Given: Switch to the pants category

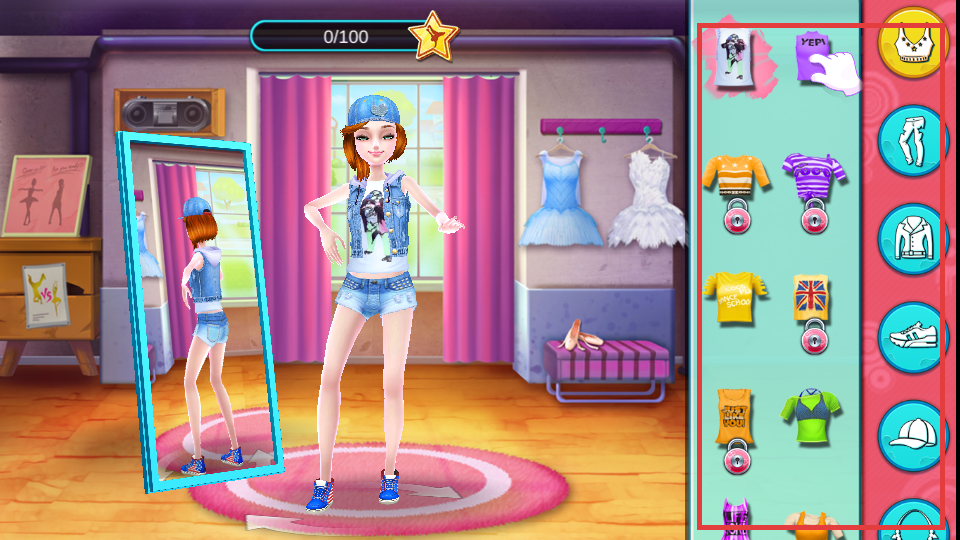Looking at the screenshot, I should pyautogui.click(x=913, y=141).
